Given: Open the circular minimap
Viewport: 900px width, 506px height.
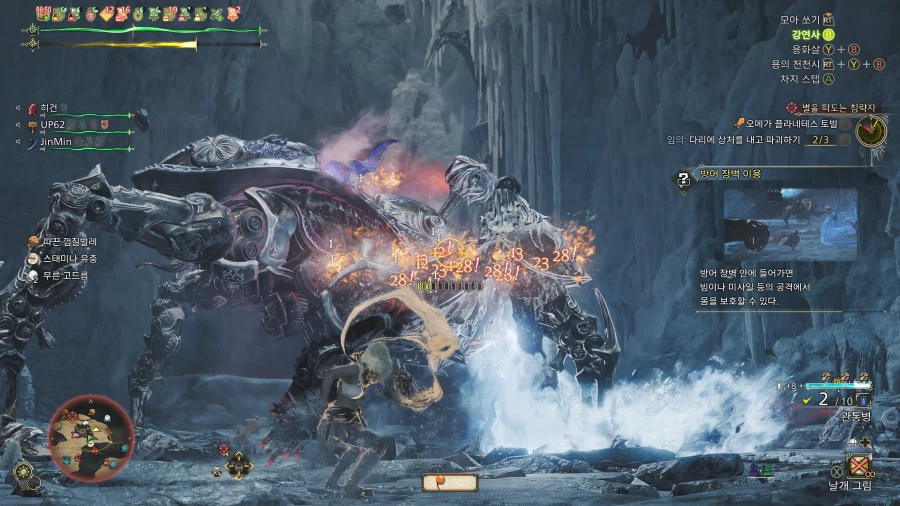Looking at the screenshot, I should (91, 433).
